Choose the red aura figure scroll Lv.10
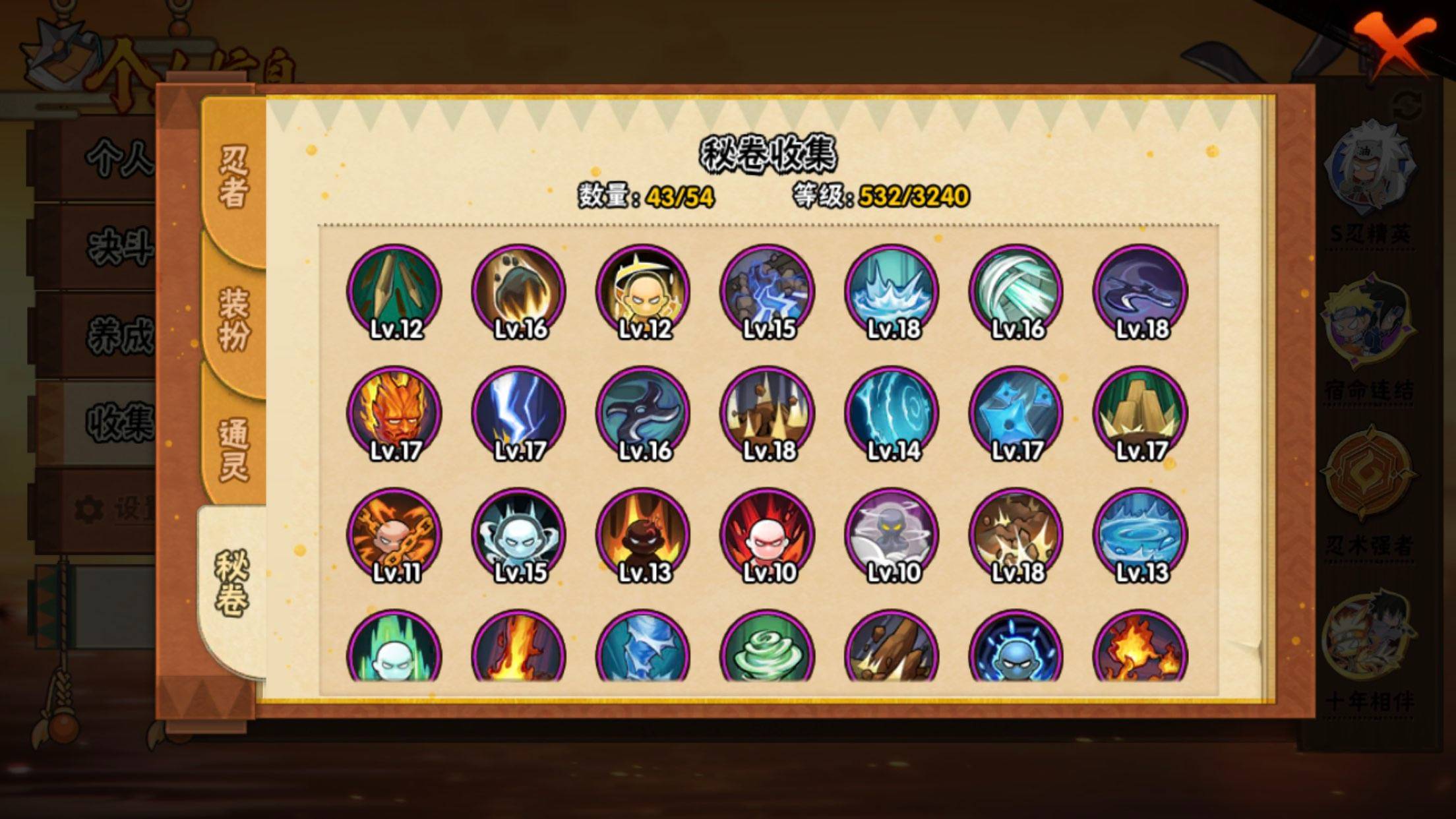 click(x=768, y=535)
